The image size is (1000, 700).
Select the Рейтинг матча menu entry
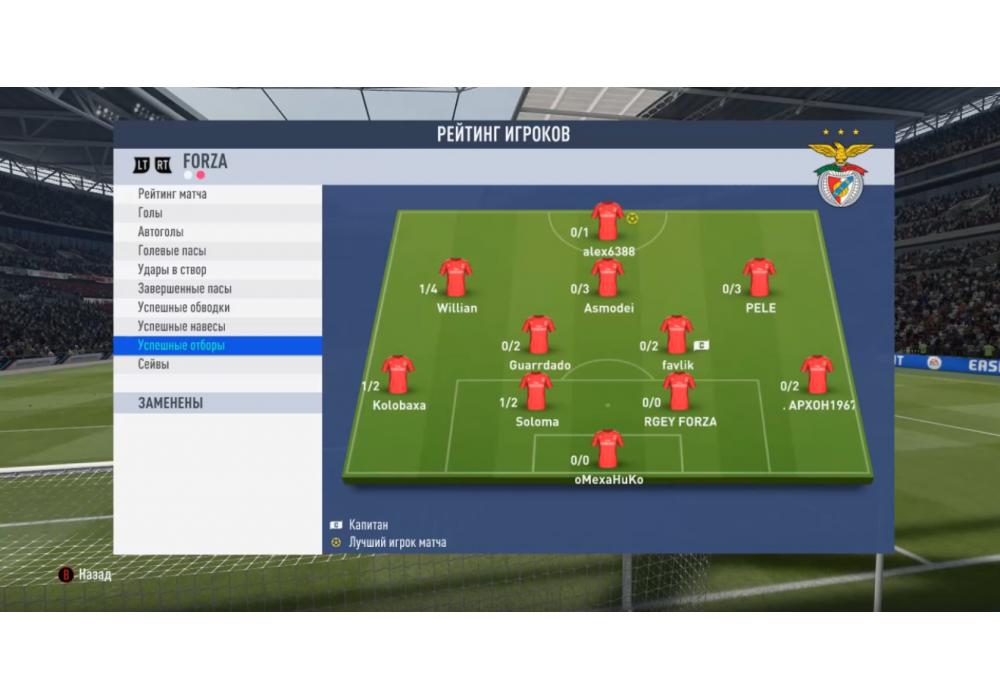point(217,194)
